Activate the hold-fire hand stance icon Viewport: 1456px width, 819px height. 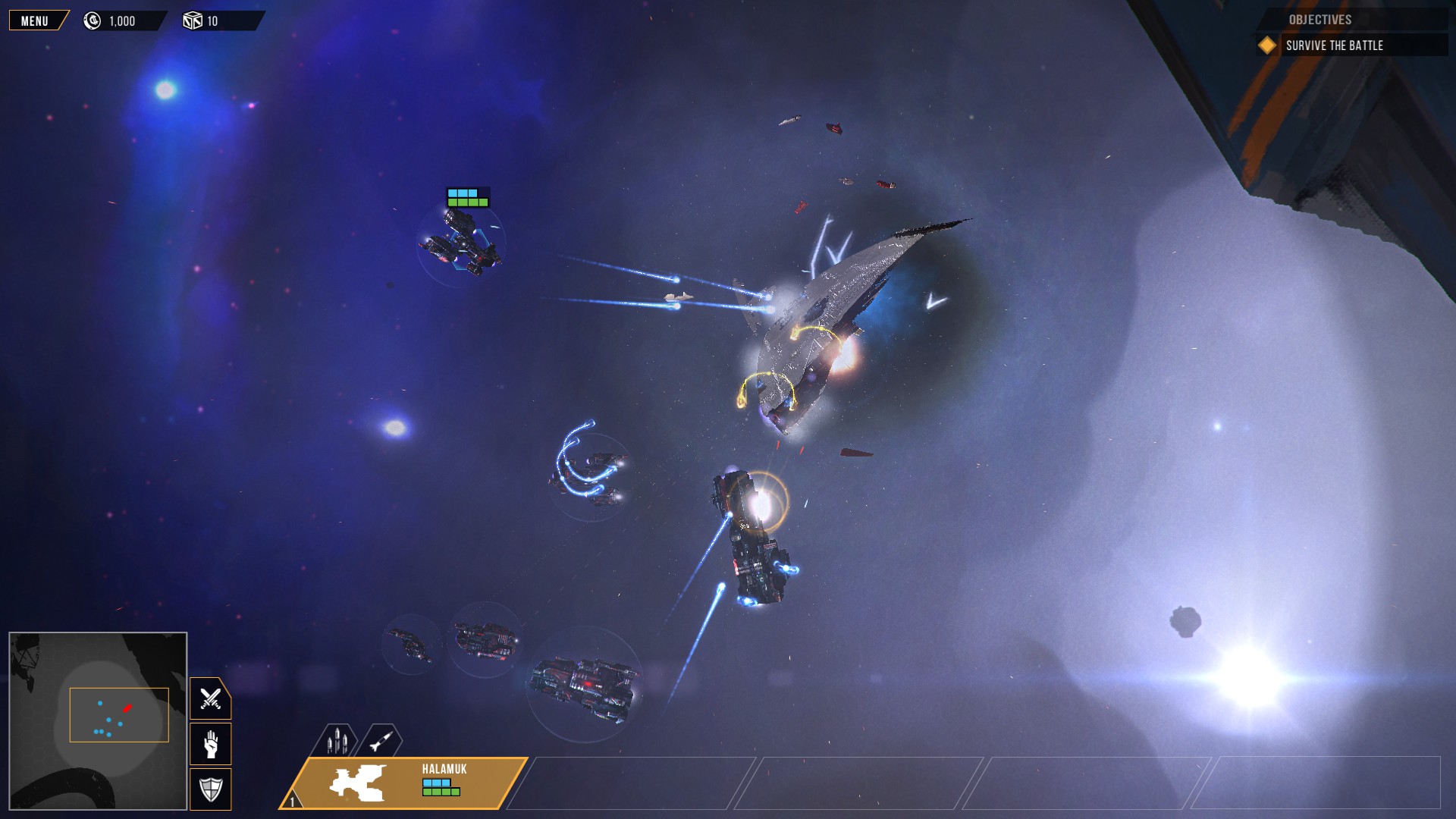point(210,744)
